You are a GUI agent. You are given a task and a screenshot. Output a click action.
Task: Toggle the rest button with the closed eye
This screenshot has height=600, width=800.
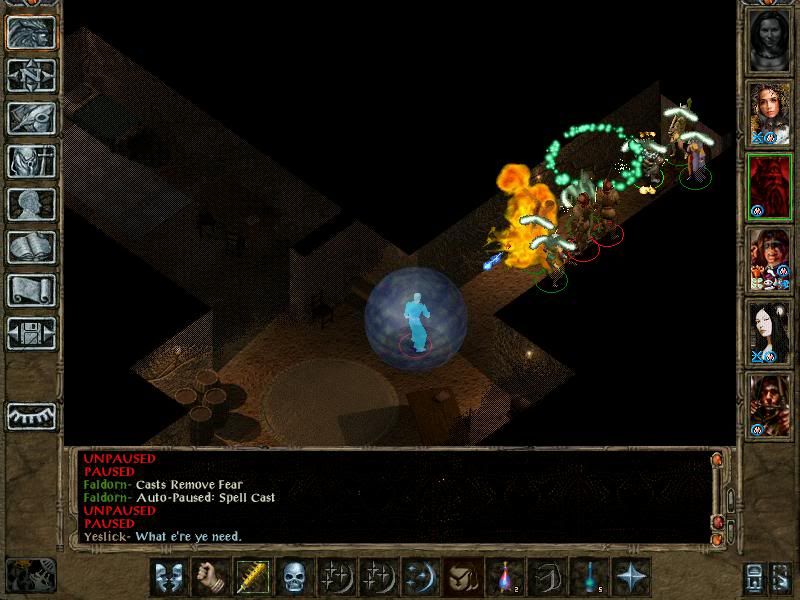[x=31, y=415]
